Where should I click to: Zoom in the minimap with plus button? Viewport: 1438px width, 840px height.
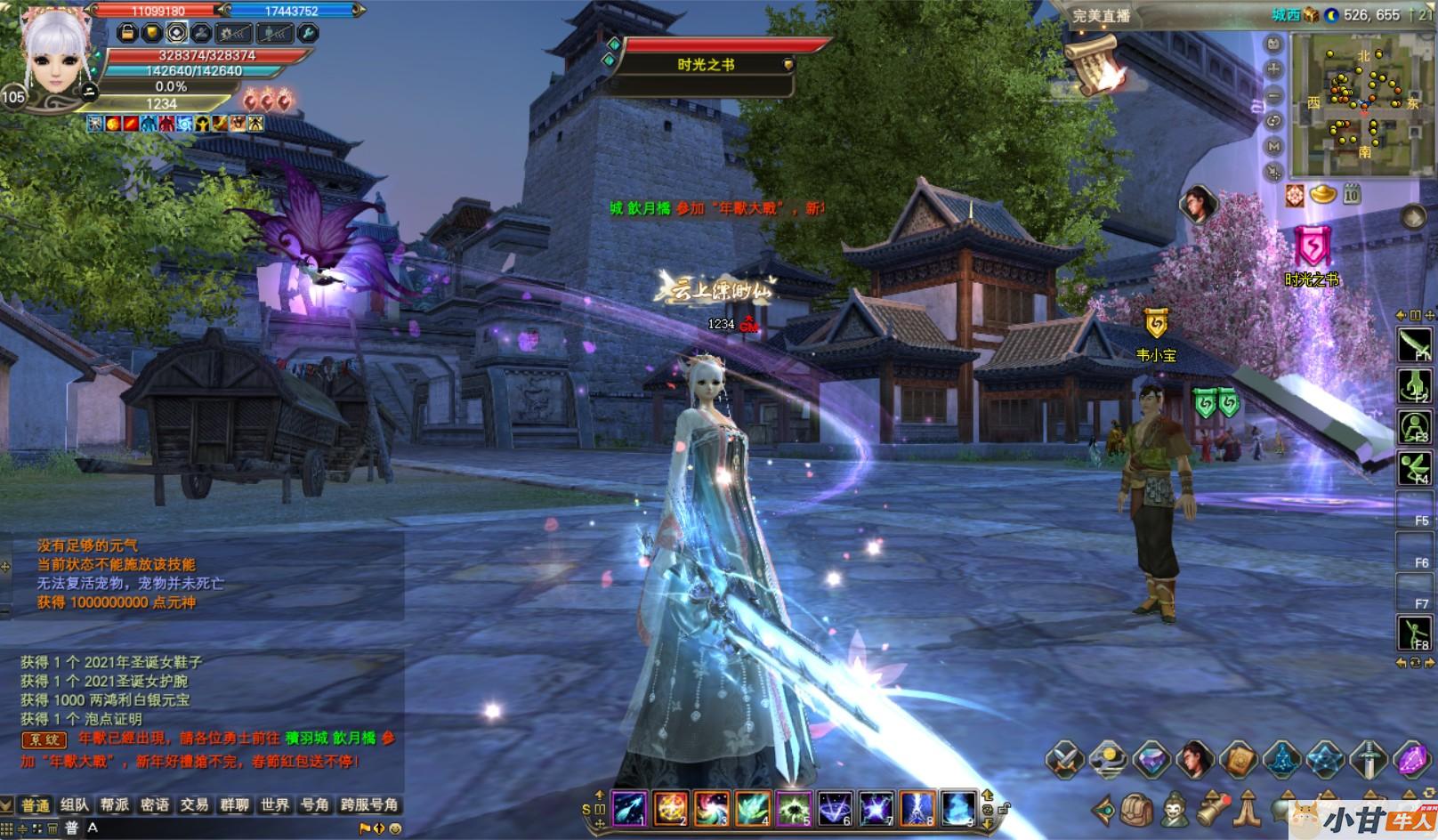[x=1274, y=69]
